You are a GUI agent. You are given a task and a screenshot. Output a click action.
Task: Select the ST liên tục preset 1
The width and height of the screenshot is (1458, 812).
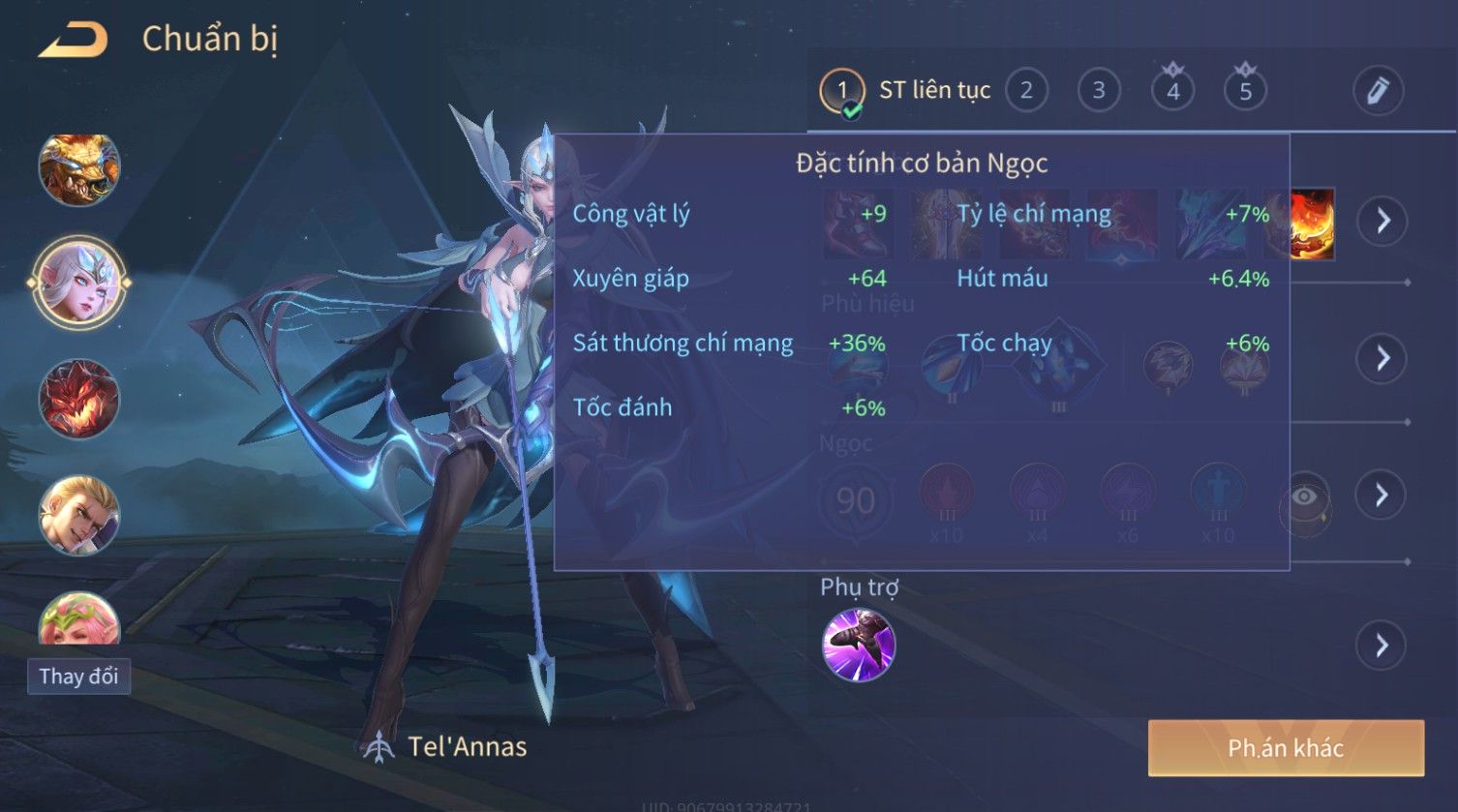842,92
